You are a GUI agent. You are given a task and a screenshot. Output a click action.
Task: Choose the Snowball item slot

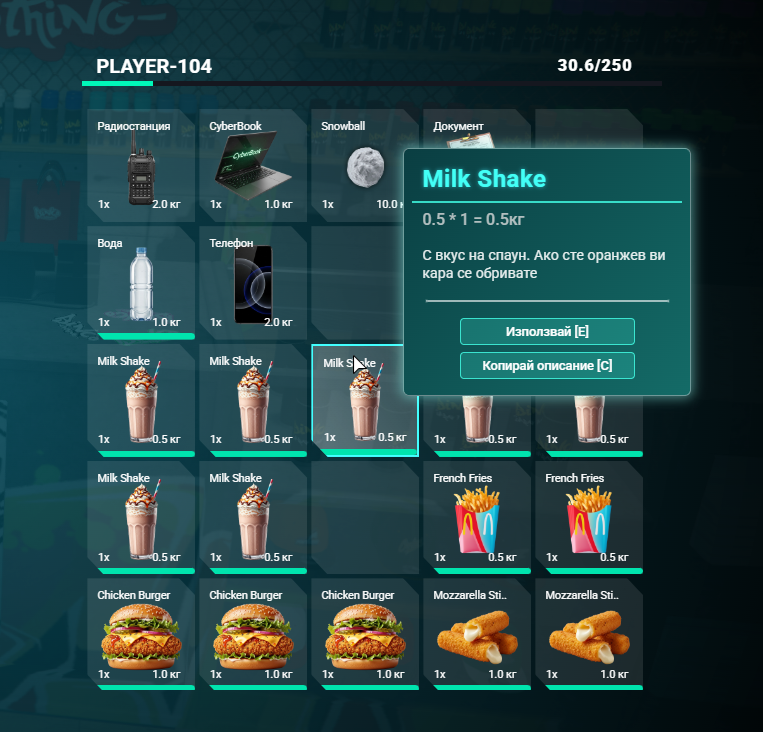(358, 166)
